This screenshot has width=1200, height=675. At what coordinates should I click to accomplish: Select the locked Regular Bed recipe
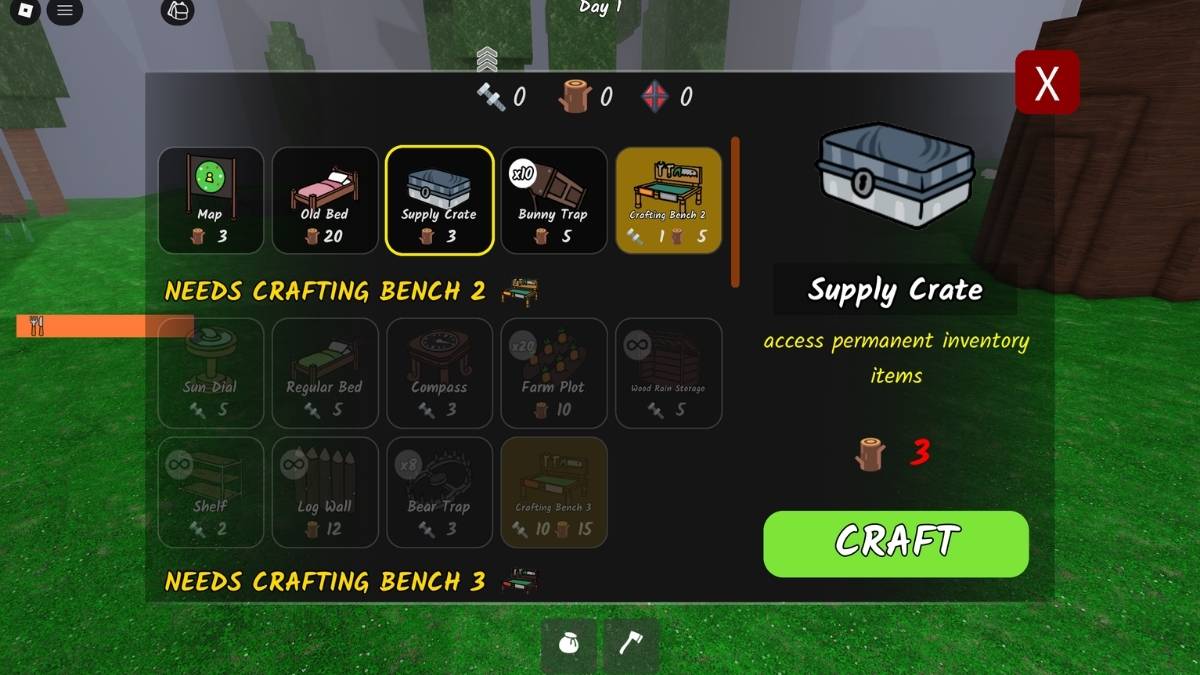pyautogui.click(x=325, y=372)
